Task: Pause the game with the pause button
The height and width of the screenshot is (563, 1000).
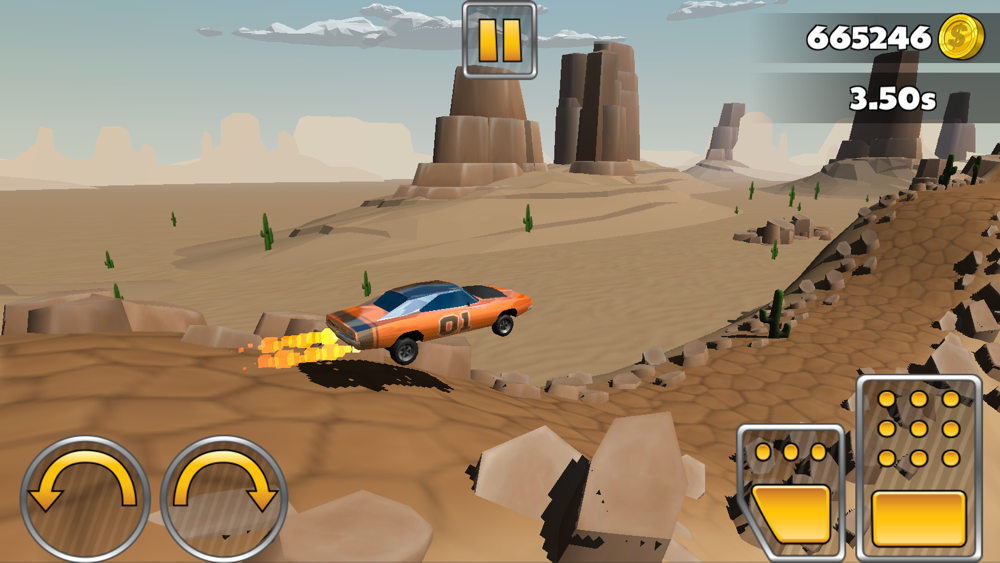Action: pyautogui.click(x=499, y=40)
